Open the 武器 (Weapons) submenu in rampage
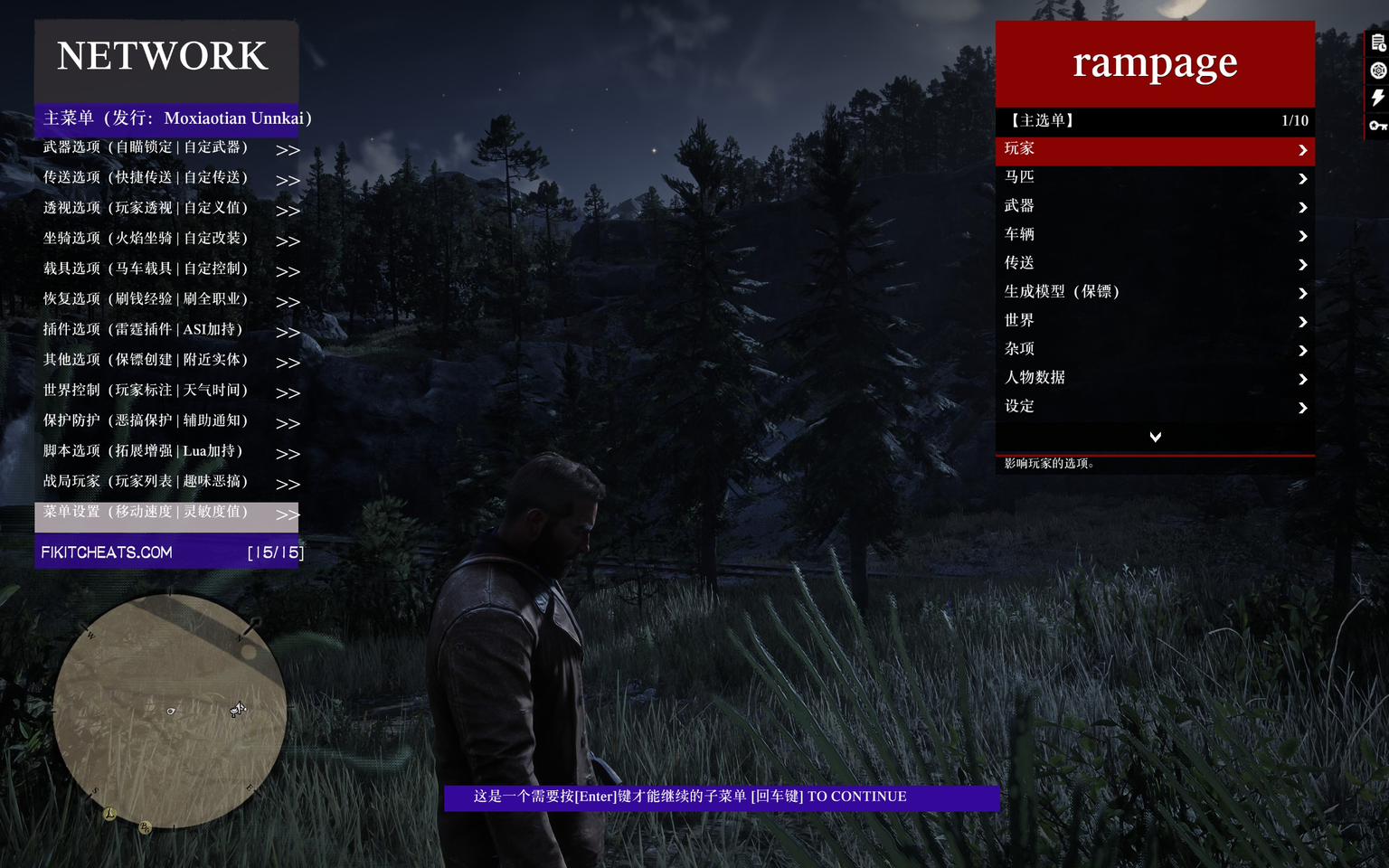 (1154, 207)
